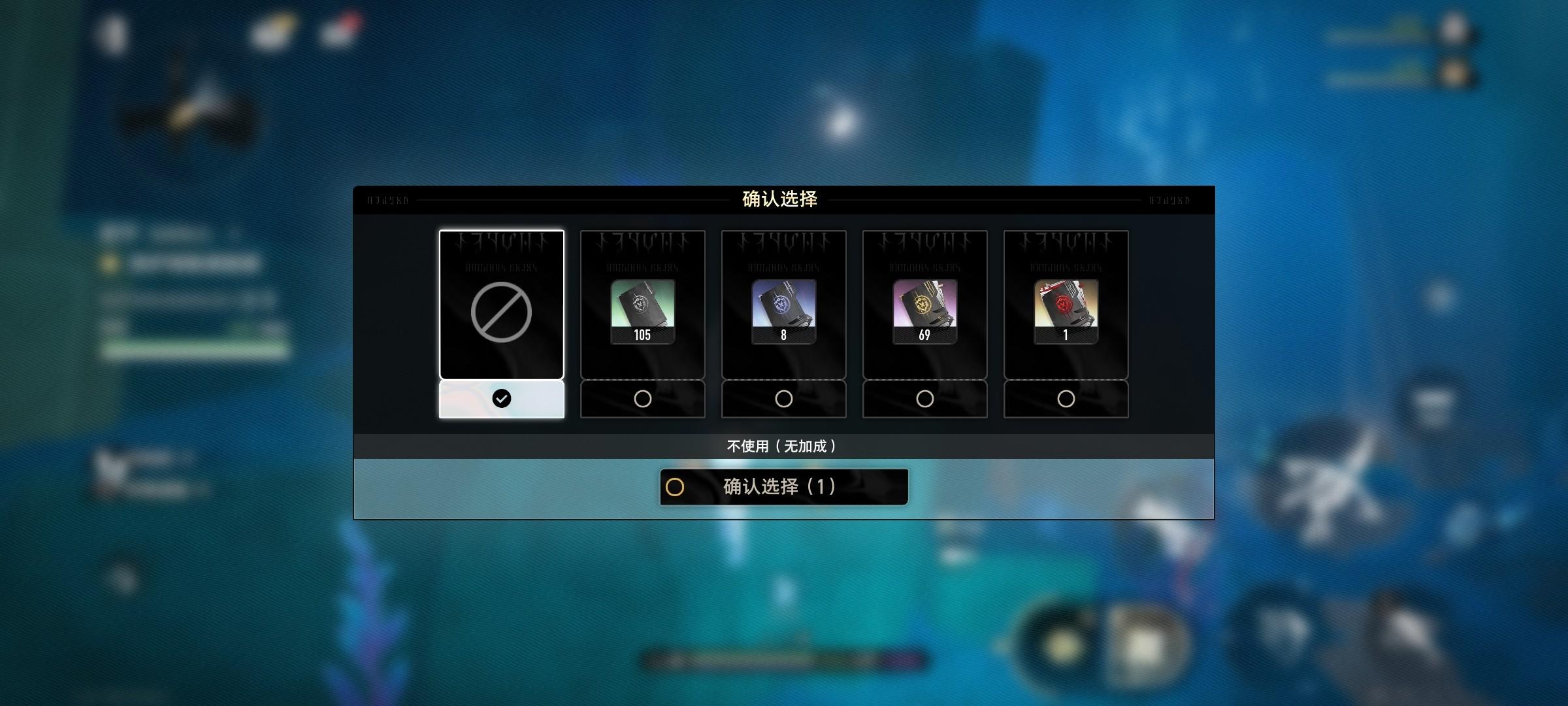Click the checked mark under the empty card
Viewport: 1568px width, 706px height.
pyautogui.click(x=501, y=399)
